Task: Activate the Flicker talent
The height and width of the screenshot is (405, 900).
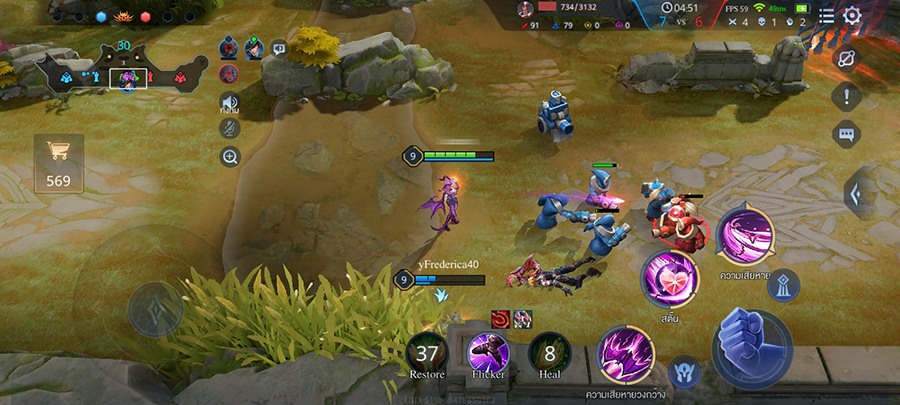Action: 489,354
